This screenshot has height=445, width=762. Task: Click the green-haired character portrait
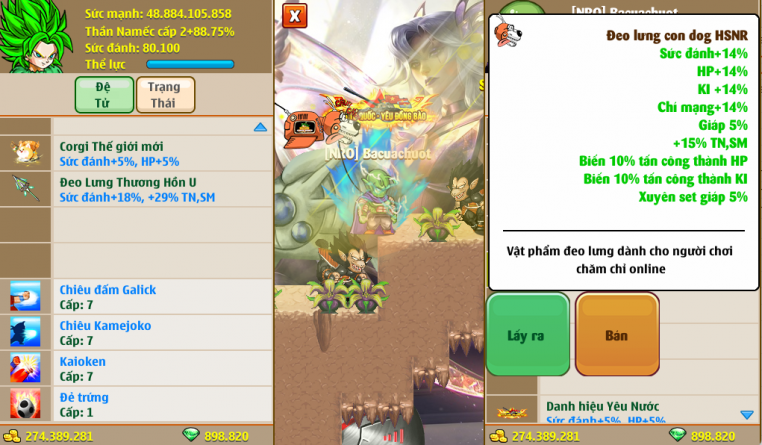coord(35,38)
